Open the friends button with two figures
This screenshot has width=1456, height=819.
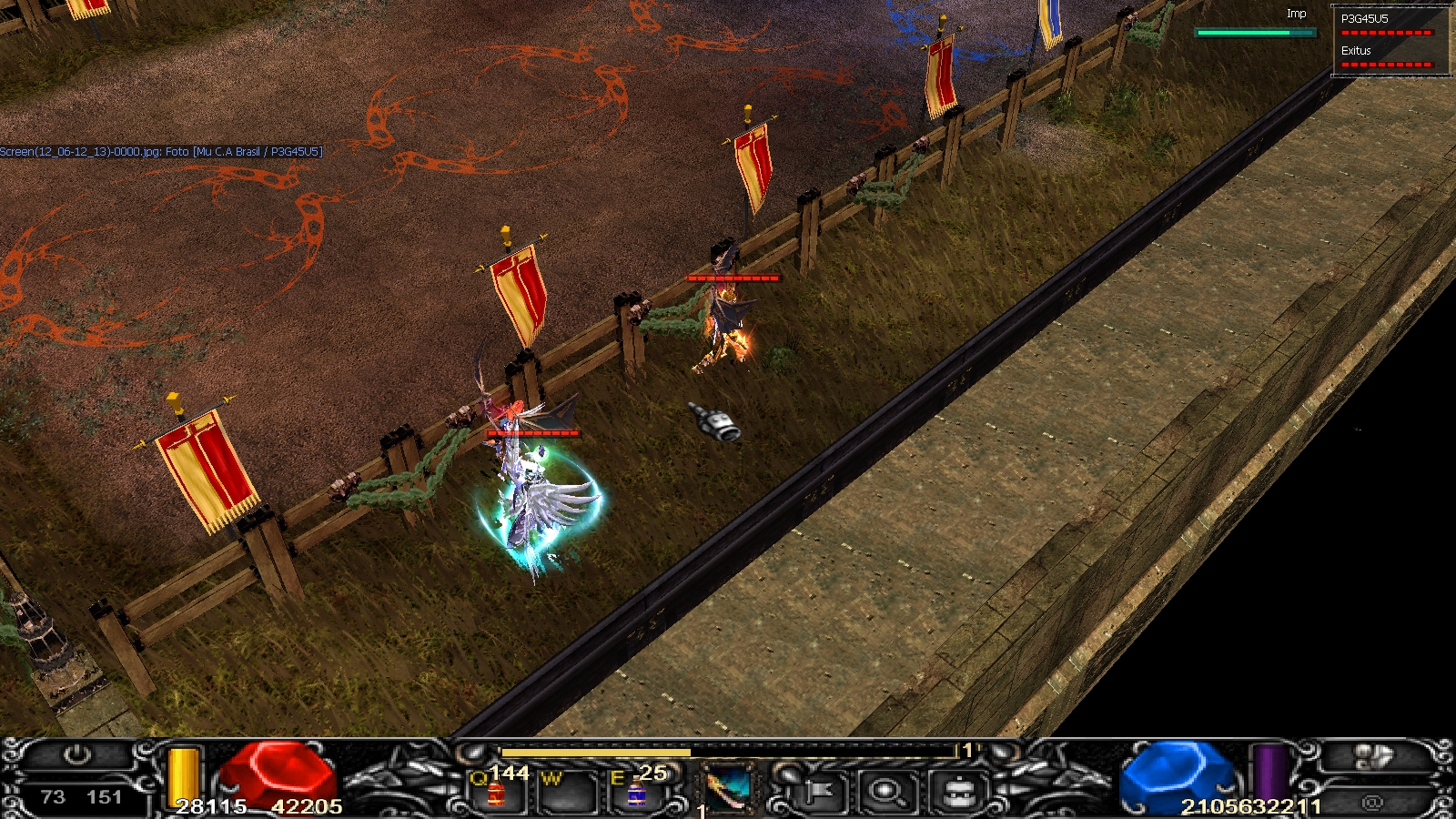[x=1372, y=756]
